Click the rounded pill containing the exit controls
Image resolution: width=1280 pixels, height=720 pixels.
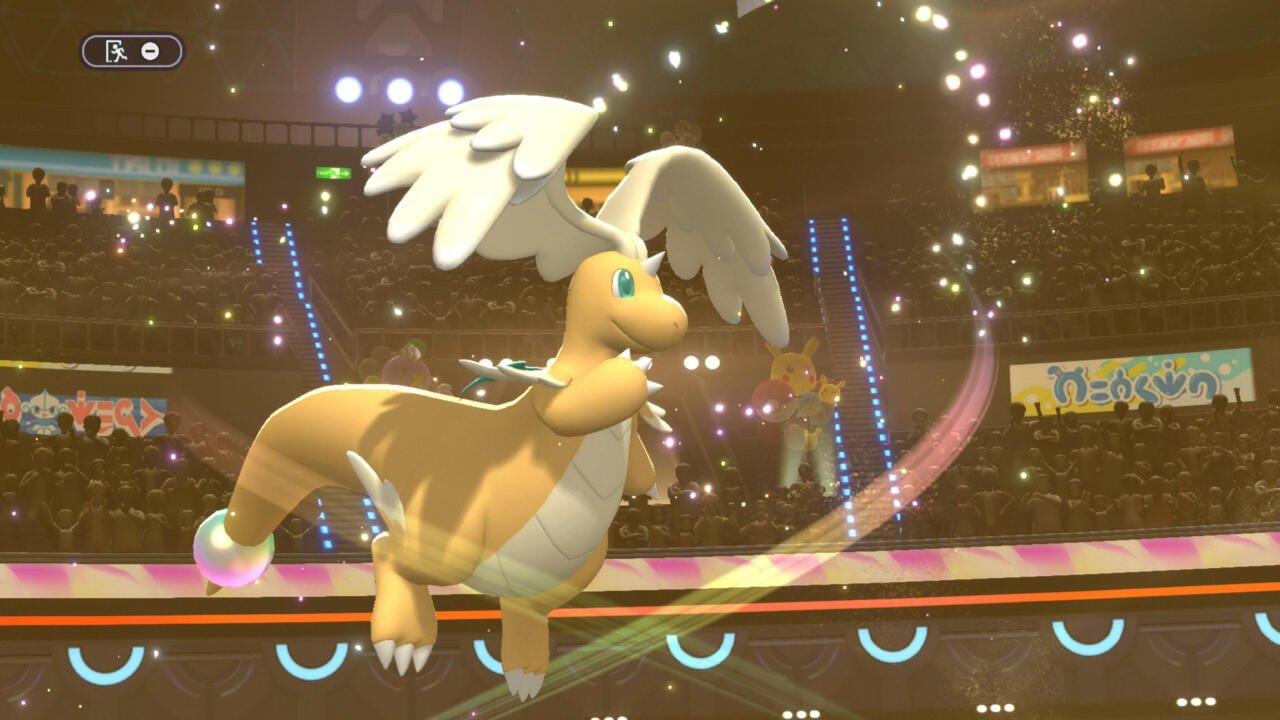click(x=132, y=50)
